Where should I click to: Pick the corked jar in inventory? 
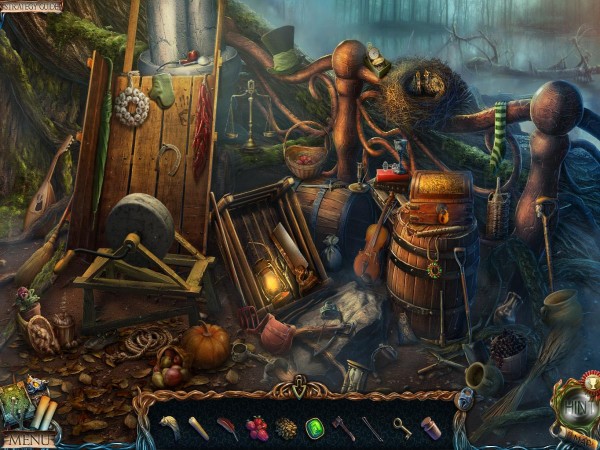click(x=431, y=428)
